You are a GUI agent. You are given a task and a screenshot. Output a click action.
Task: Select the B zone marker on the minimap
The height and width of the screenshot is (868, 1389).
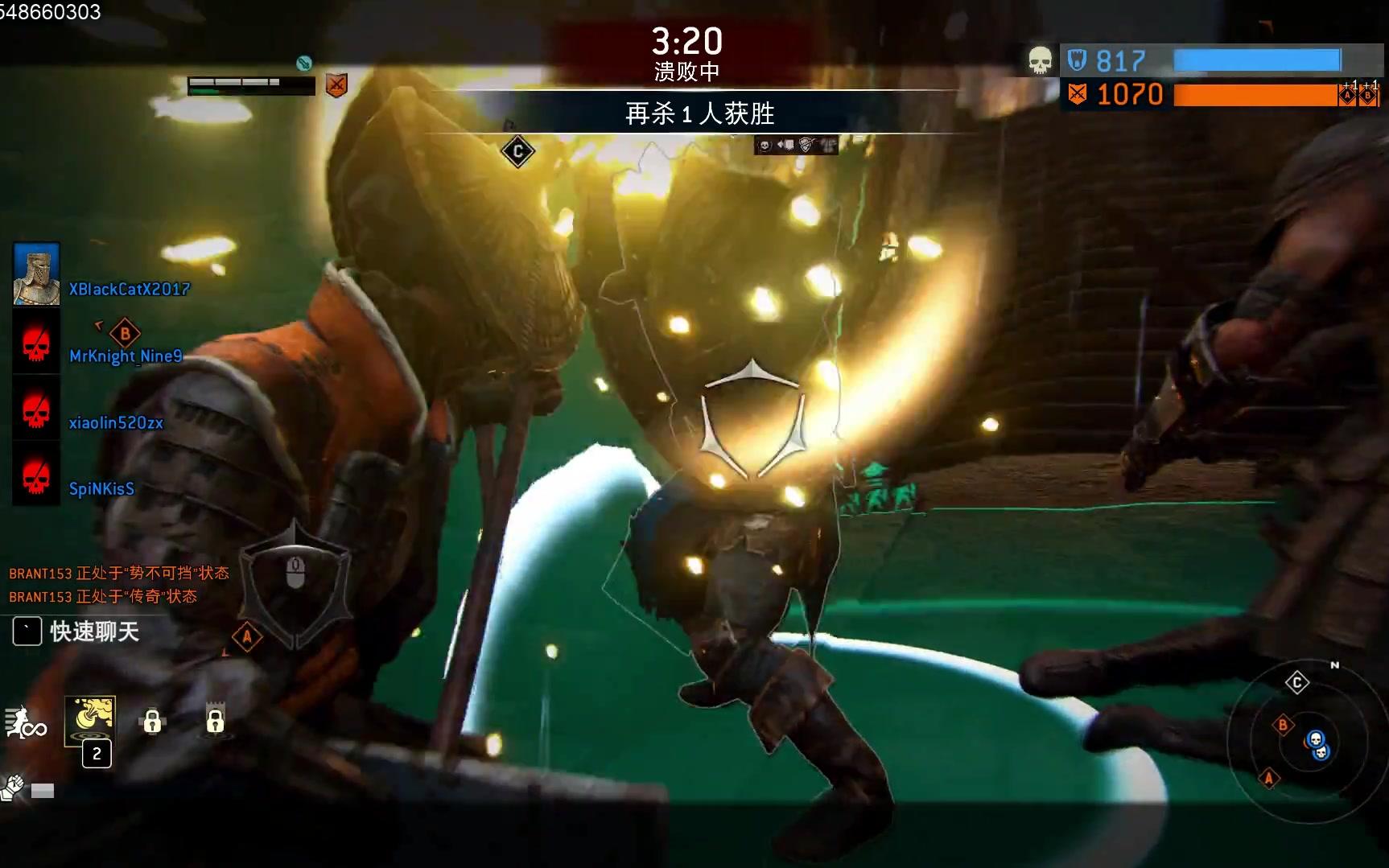1283,725
